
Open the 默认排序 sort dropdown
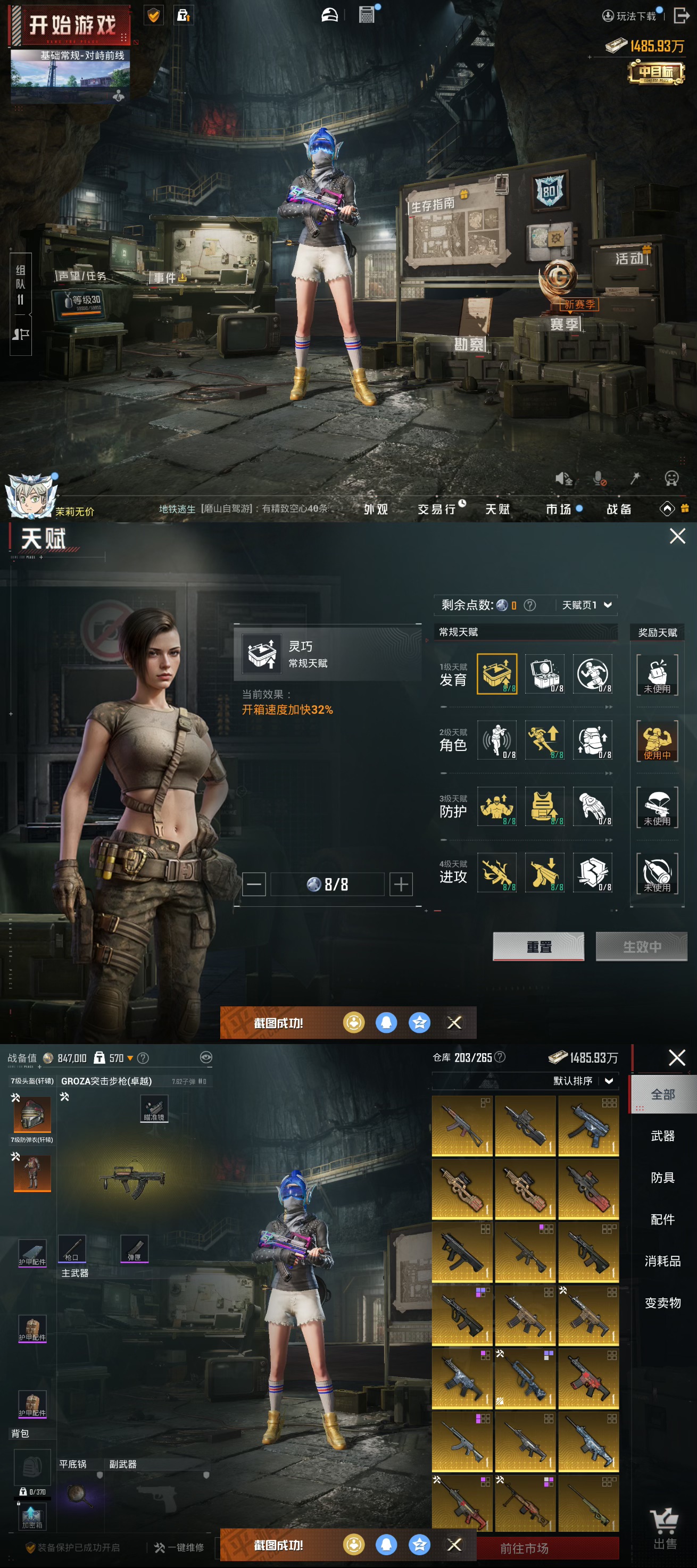(x=583, y=1080)
